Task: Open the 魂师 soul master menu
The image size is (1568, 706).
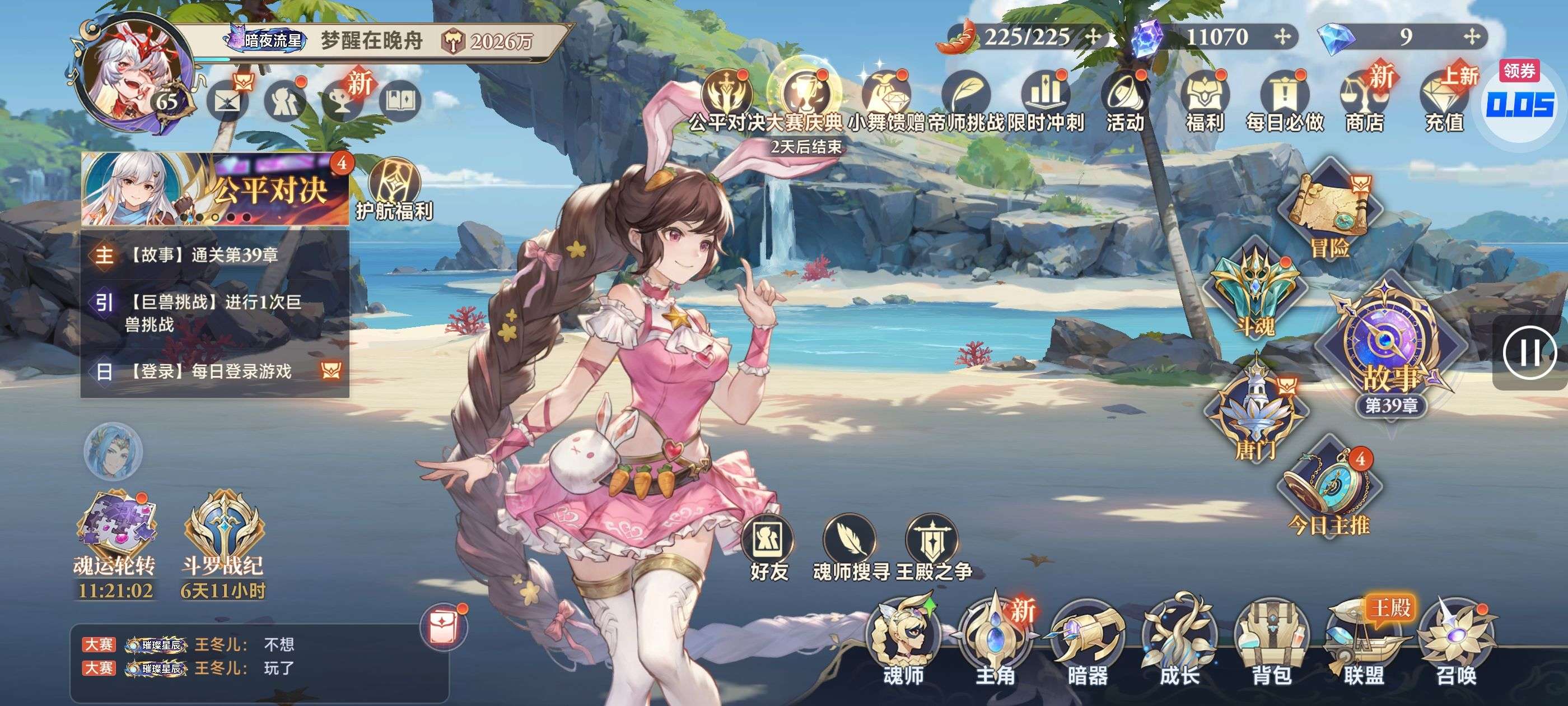Action: click(x=903, y=643)
